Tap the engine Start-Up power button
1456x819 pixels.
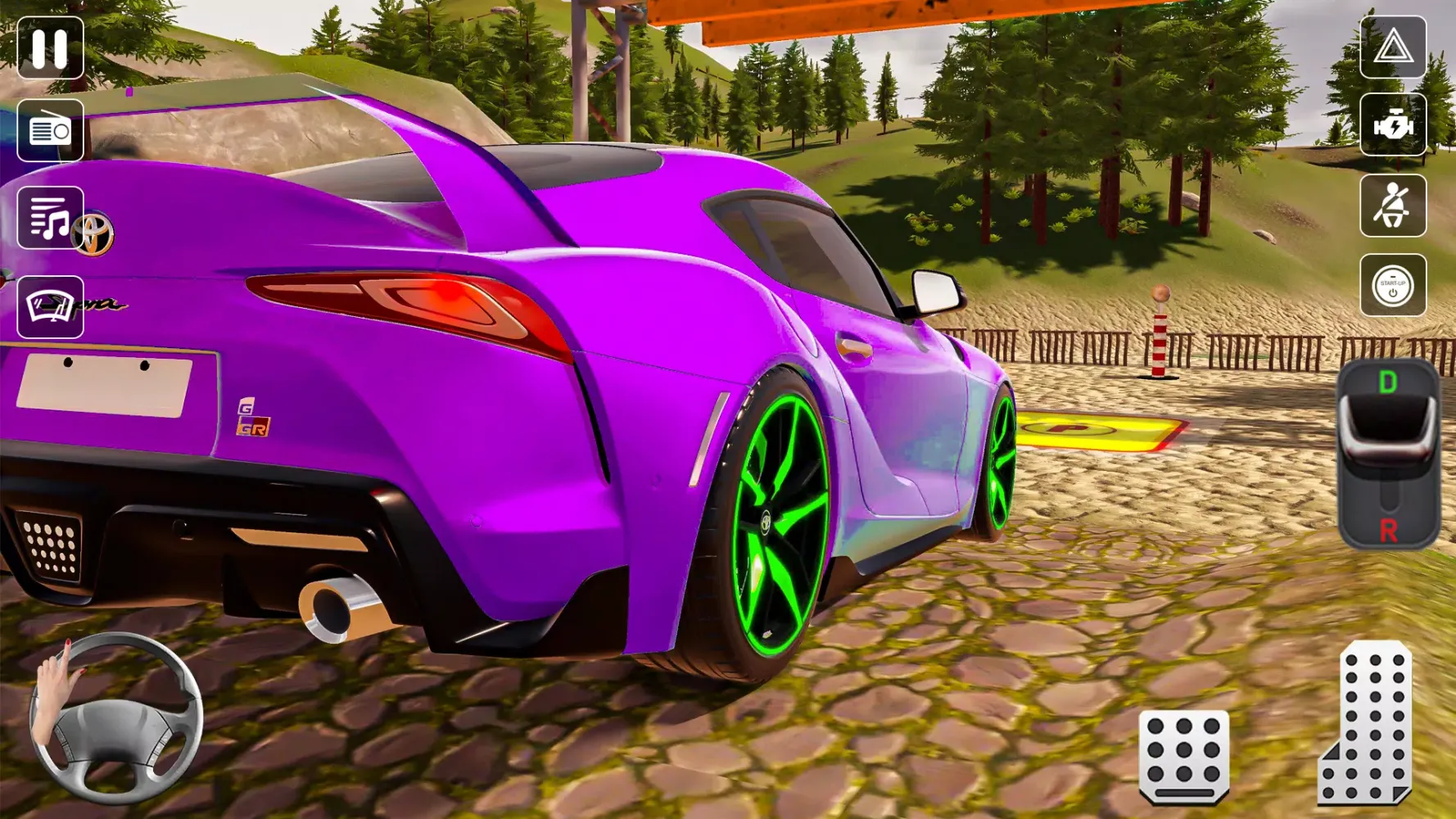1392,286
